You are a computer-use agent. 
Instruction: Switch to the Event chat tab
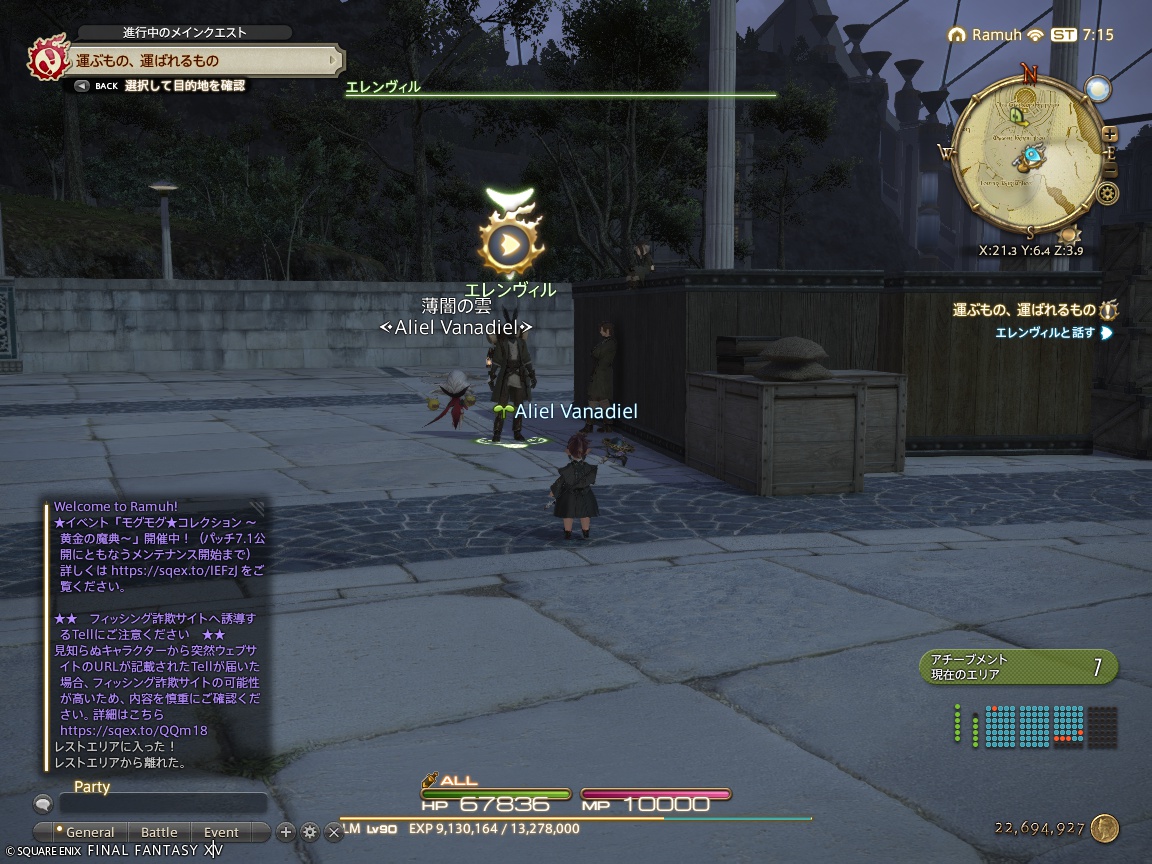coord(221,832)
